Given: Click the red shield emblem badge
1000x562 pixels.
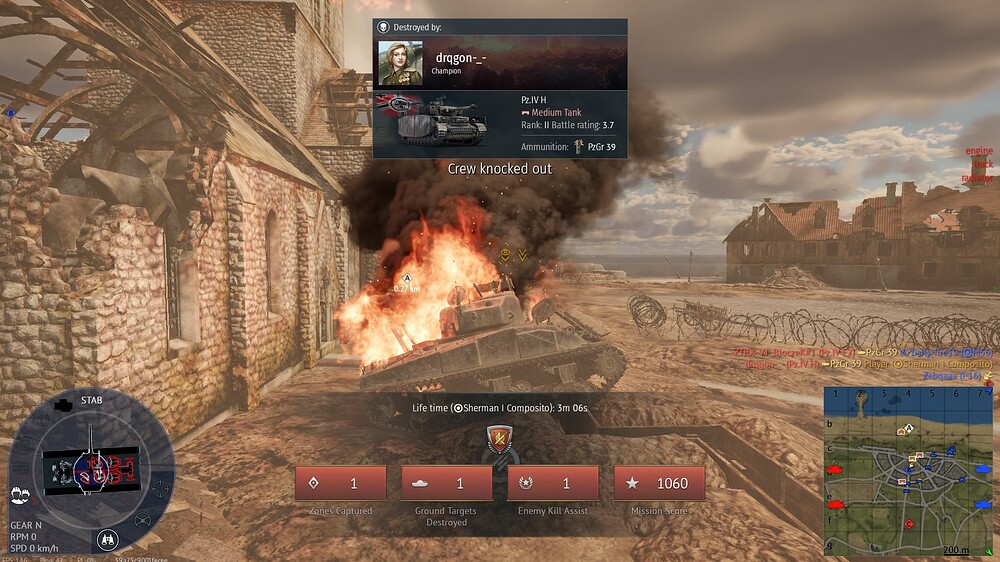Looking at the screenshot, I should click(x=497, y=439).
